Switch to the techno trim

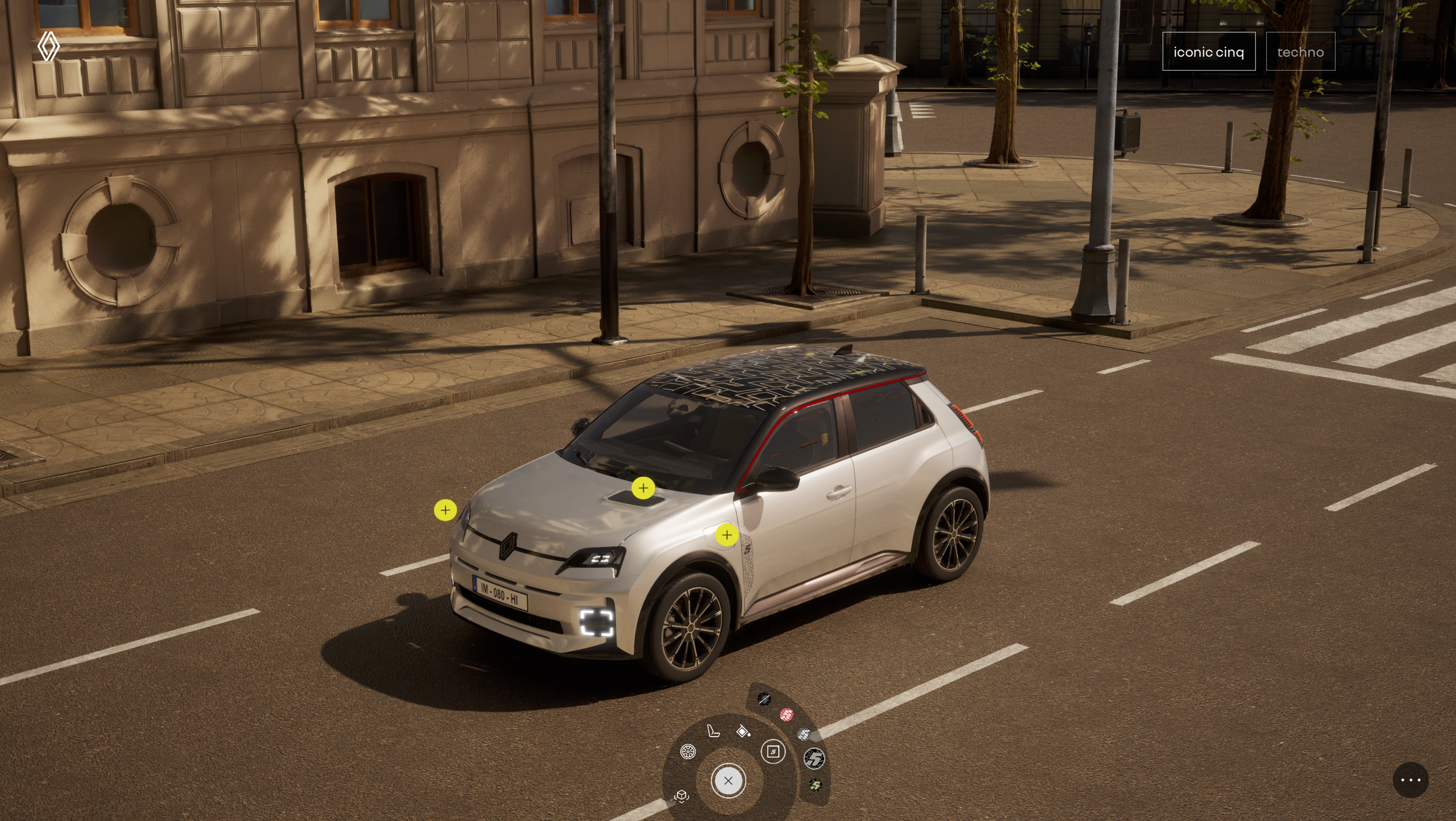click(x=1300, y=51)
